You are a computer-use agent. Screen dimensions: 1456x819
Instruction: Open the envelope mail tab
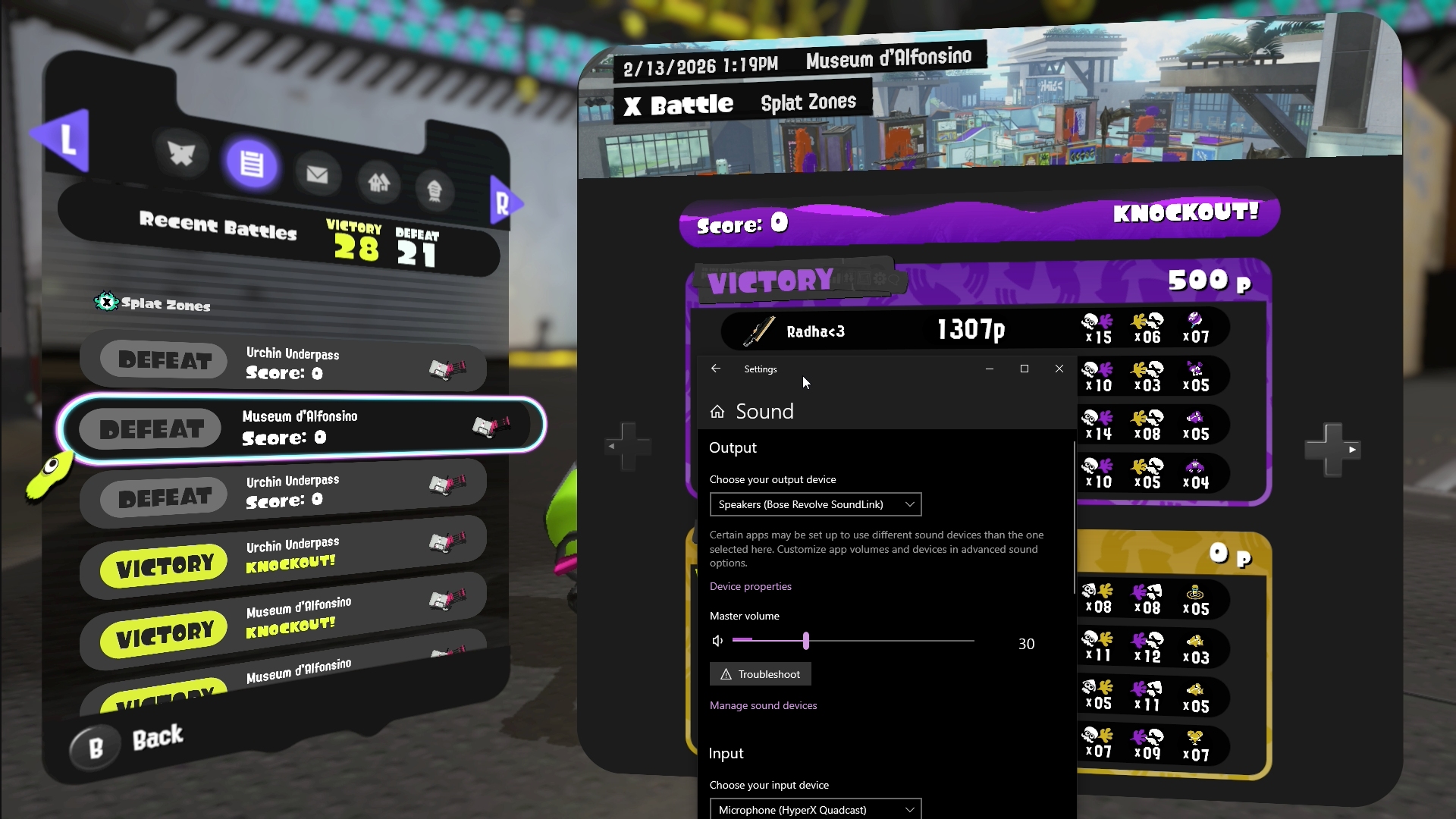[x=317, y=175]
